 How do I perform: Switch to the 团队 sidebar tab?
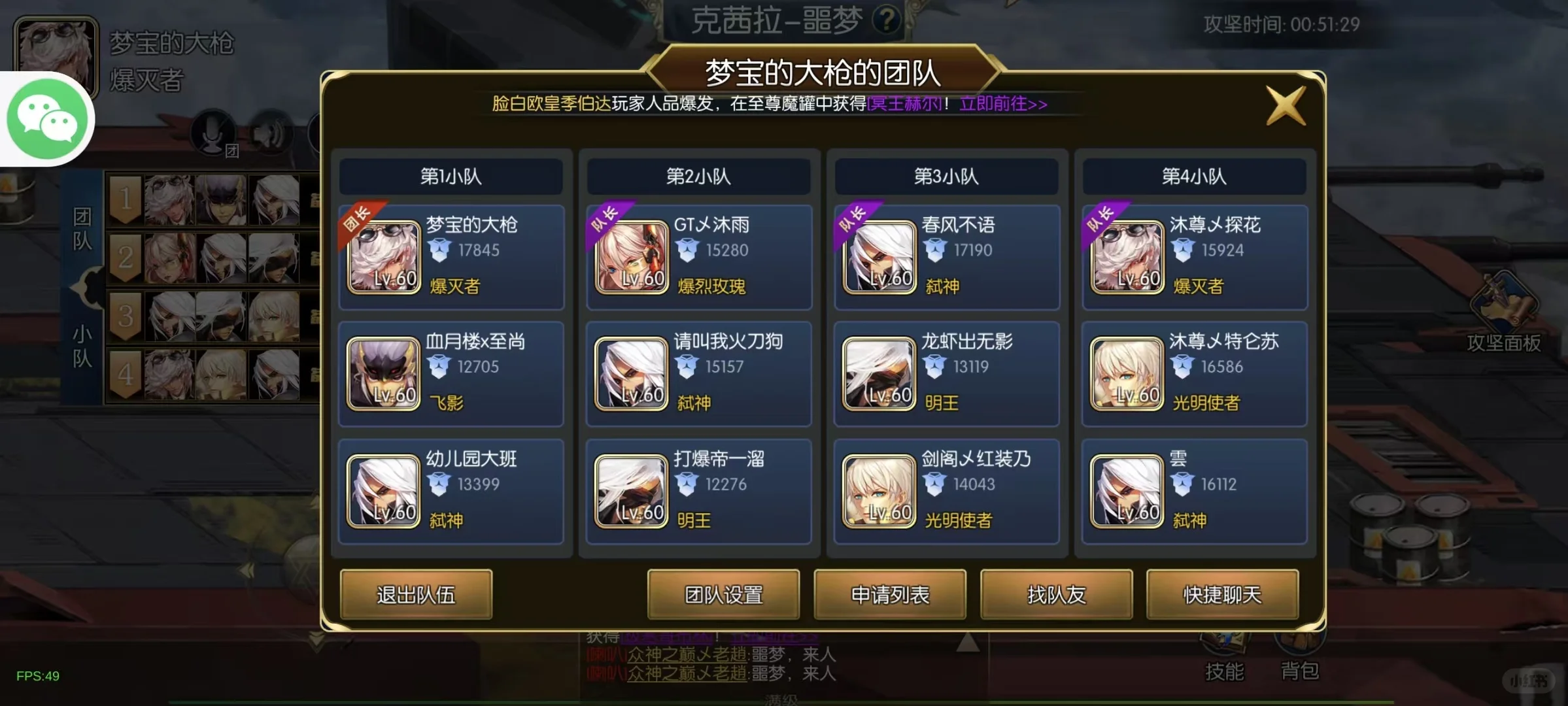point(84,229)
